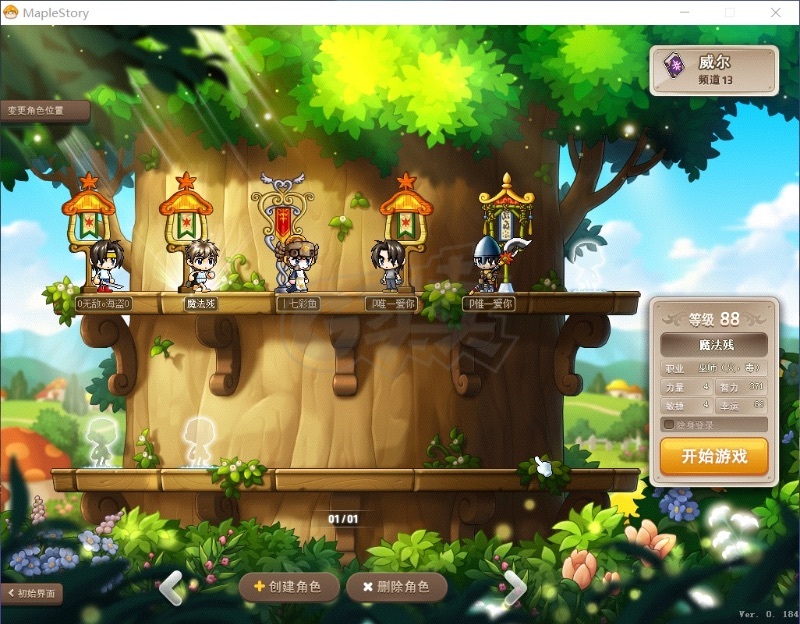This screenshot has width=800, height=624.
Task: Go to the previous character page arrow
Action: (x=172, y=586)
